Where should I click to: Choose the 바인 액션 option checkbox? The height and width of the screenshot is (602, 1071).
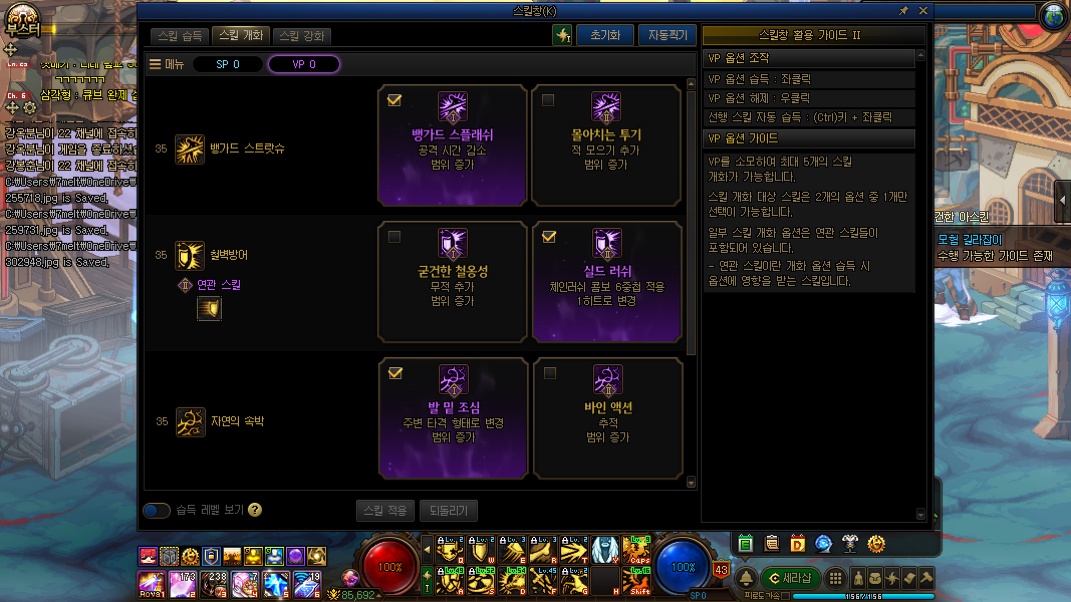point(548,373)
